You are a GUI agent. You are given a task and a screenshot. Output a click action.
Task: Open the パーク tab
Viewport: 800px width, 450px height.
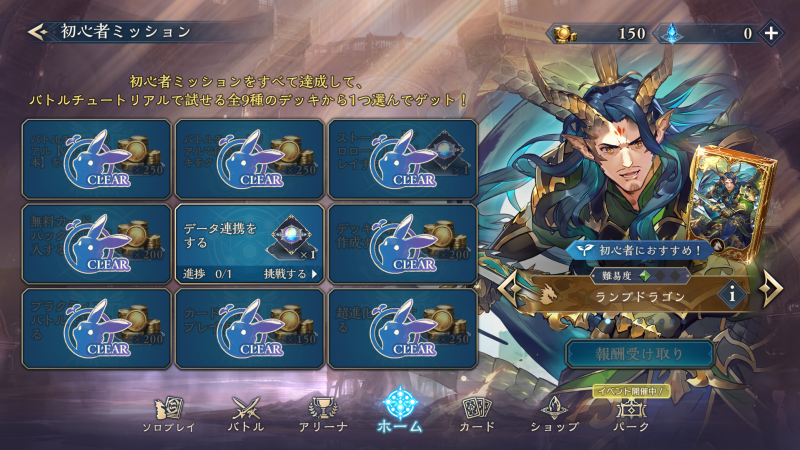click(630, 413)
